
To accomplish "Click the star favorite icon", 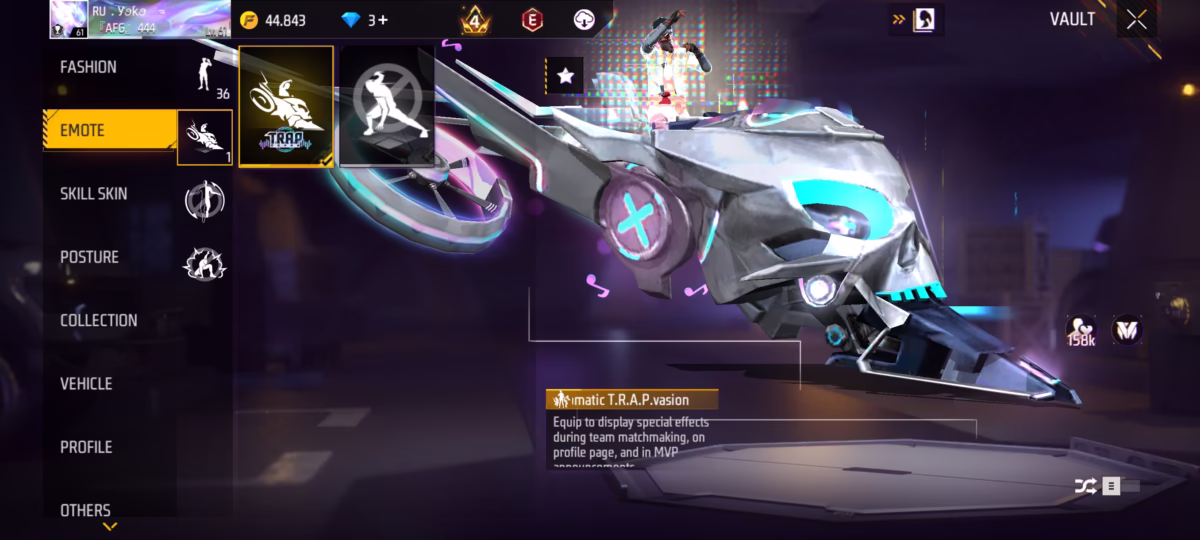I will [x=565, y=75].
